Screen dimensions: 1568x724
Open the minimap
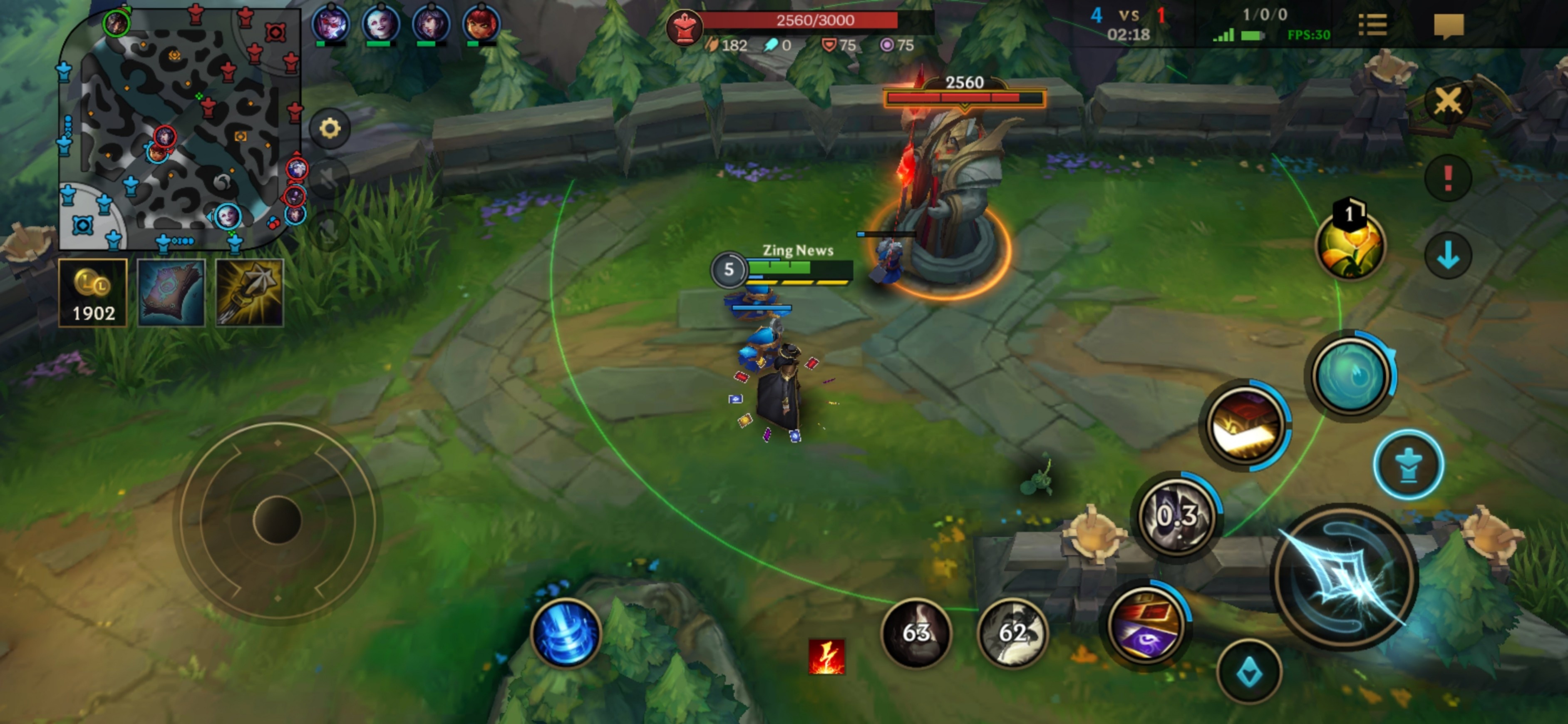180,128
